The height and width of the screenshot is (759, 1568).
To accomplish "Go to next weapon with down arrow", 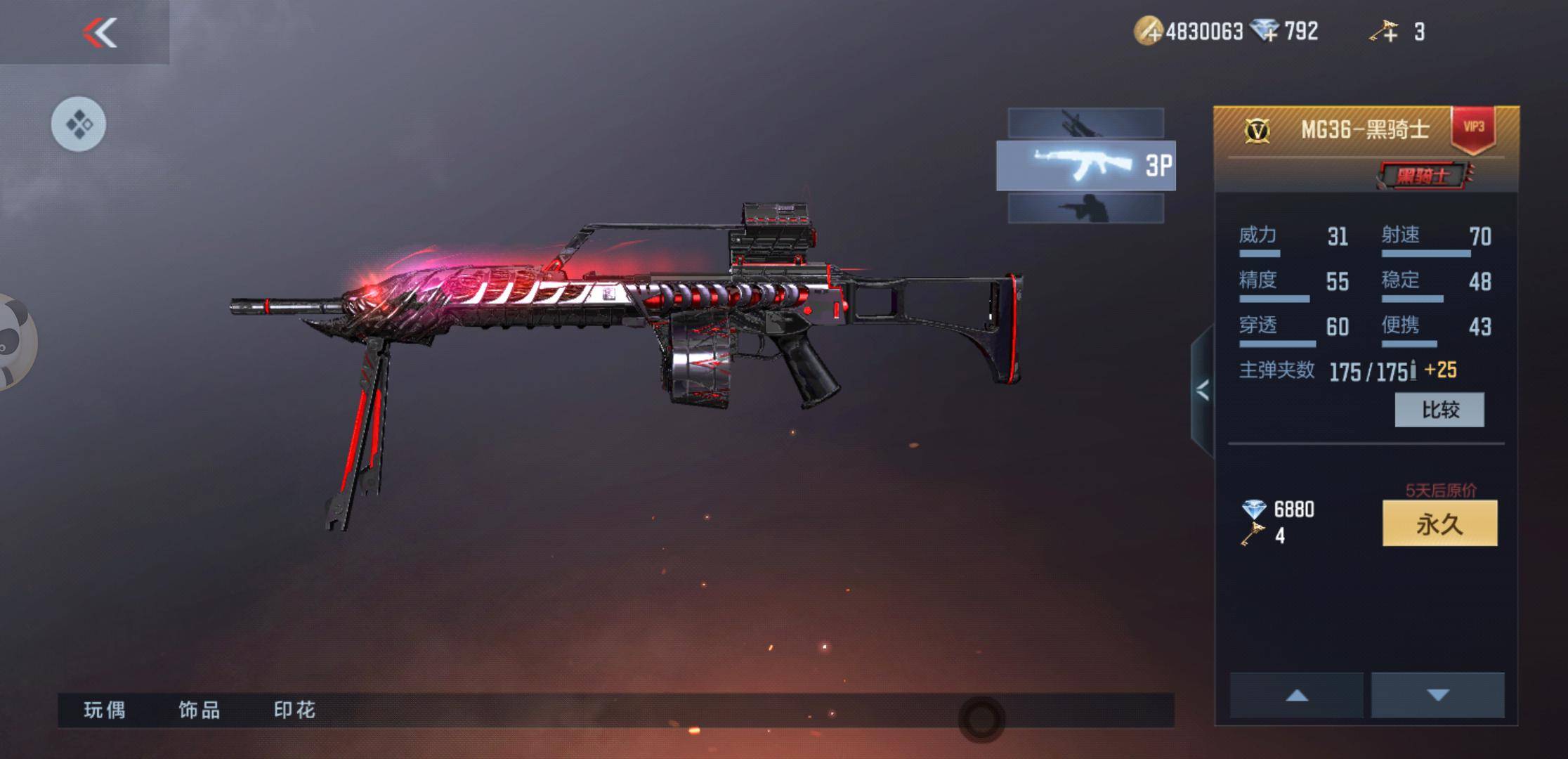I will 1438,695.
